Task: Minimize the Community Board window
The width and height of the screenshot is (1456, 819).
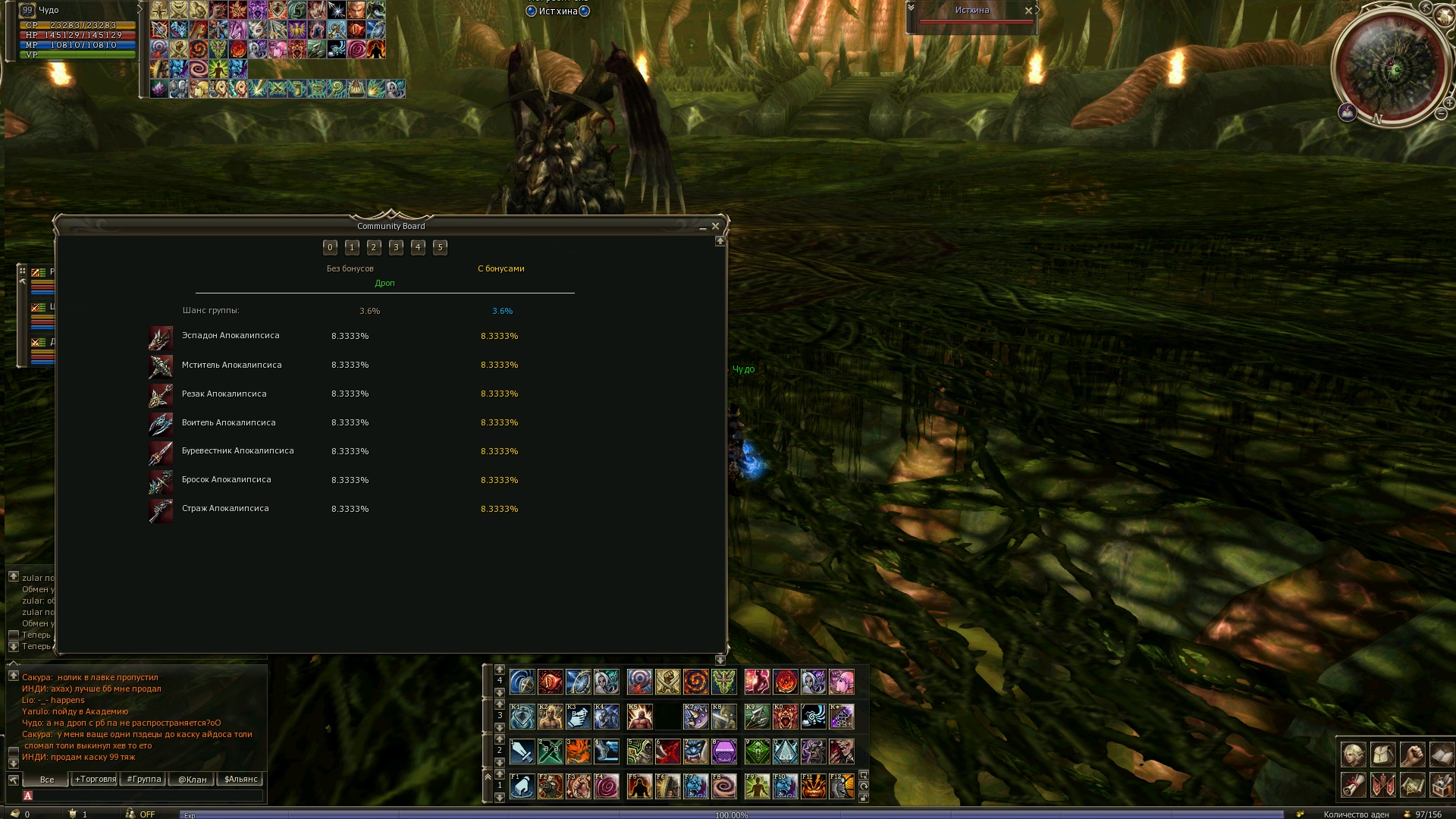Action: [703, 227]
